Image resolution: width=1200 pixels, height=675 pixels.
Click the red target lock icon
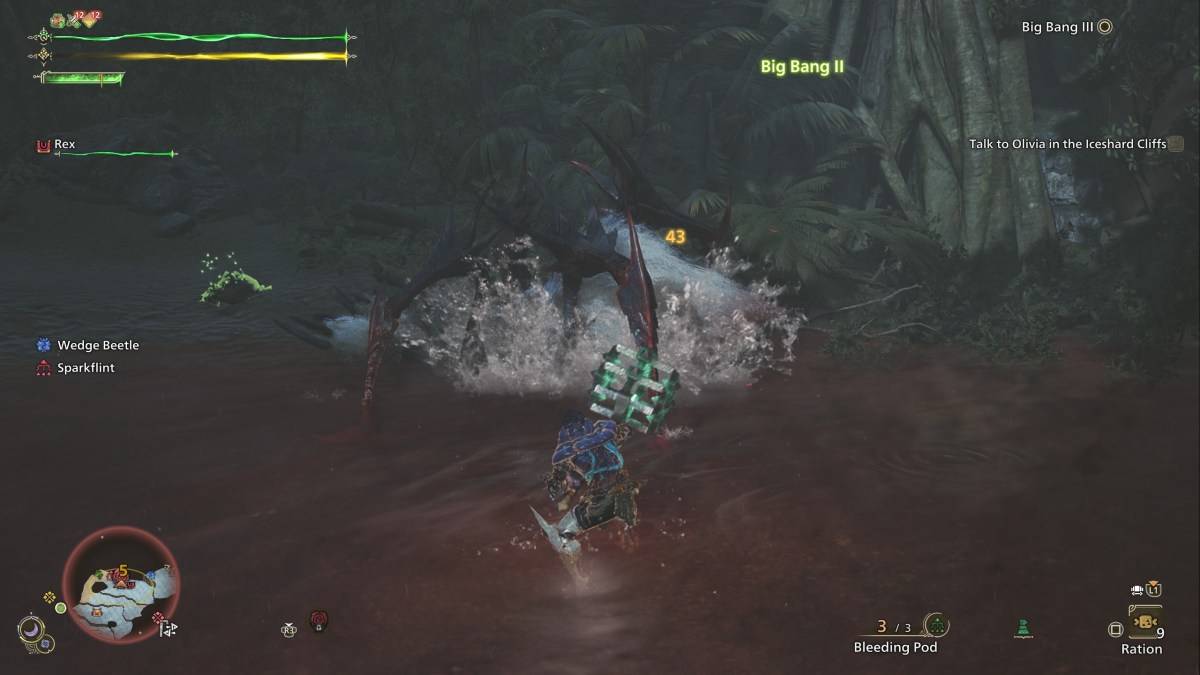tap(319, 621)
